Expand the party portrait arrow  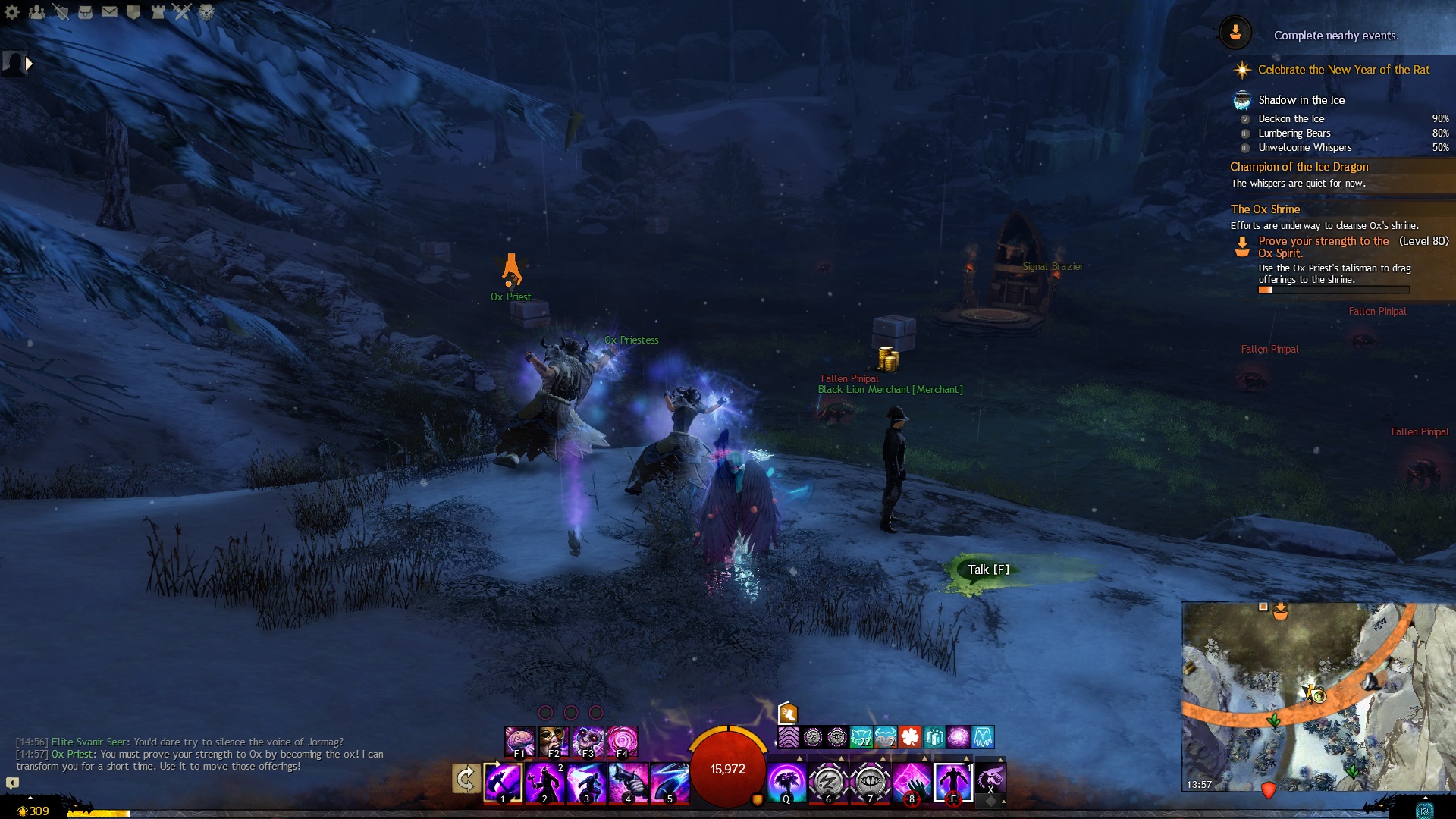coord(29,64)
